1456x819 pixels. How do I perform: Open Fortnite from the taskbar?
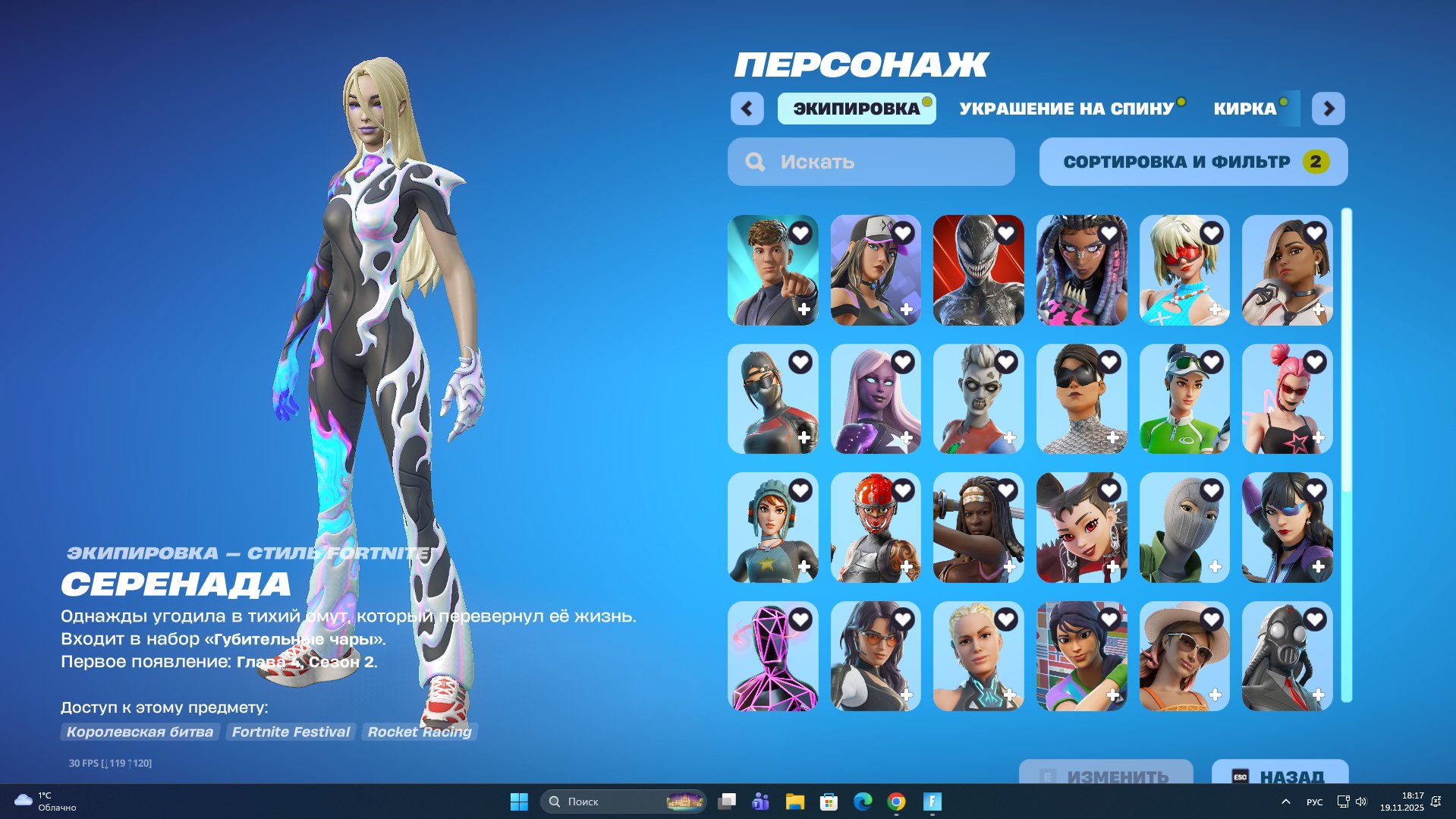pos(931,802)
